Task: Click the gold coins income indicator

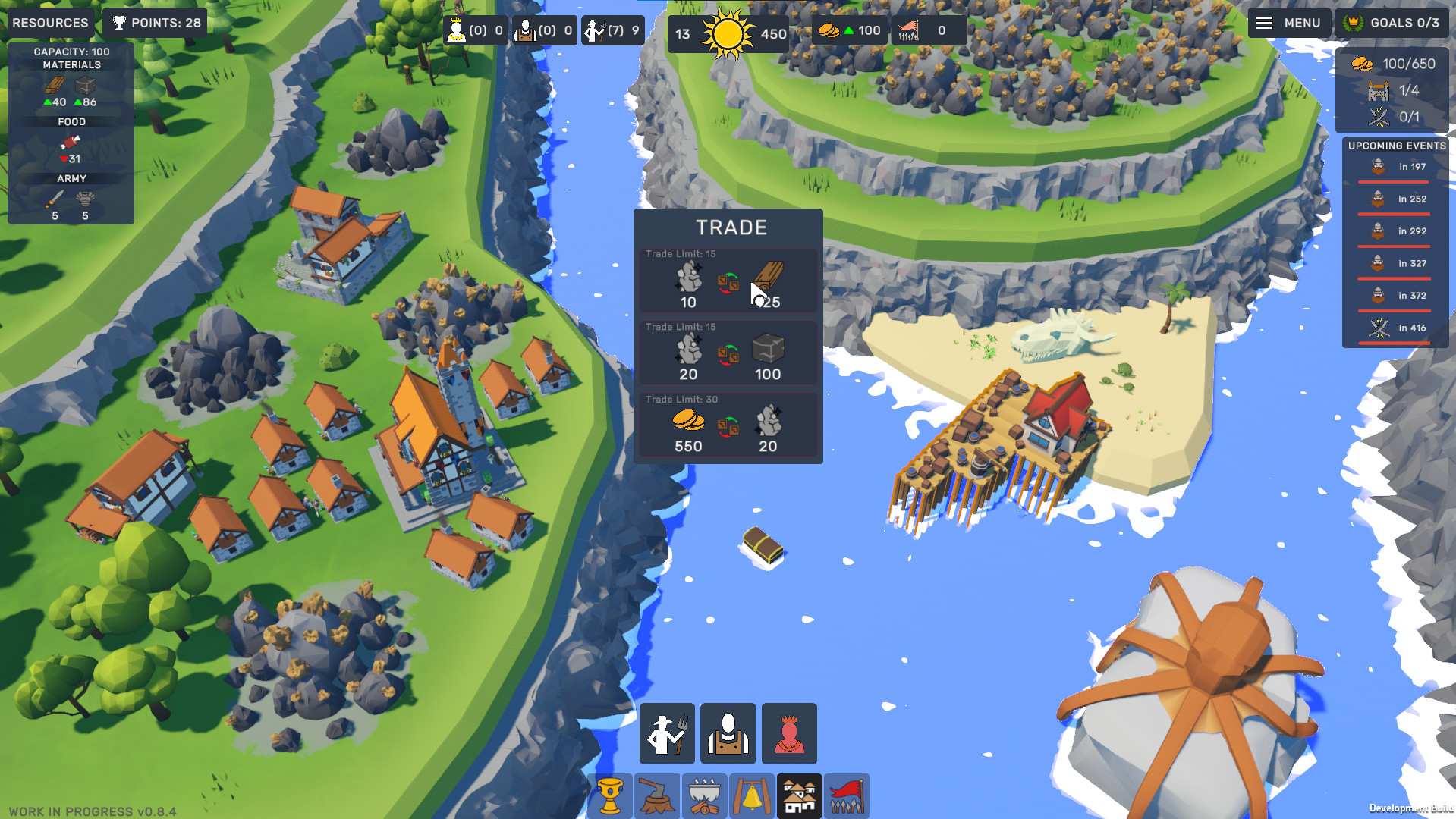Action: [x=847, y=30]
